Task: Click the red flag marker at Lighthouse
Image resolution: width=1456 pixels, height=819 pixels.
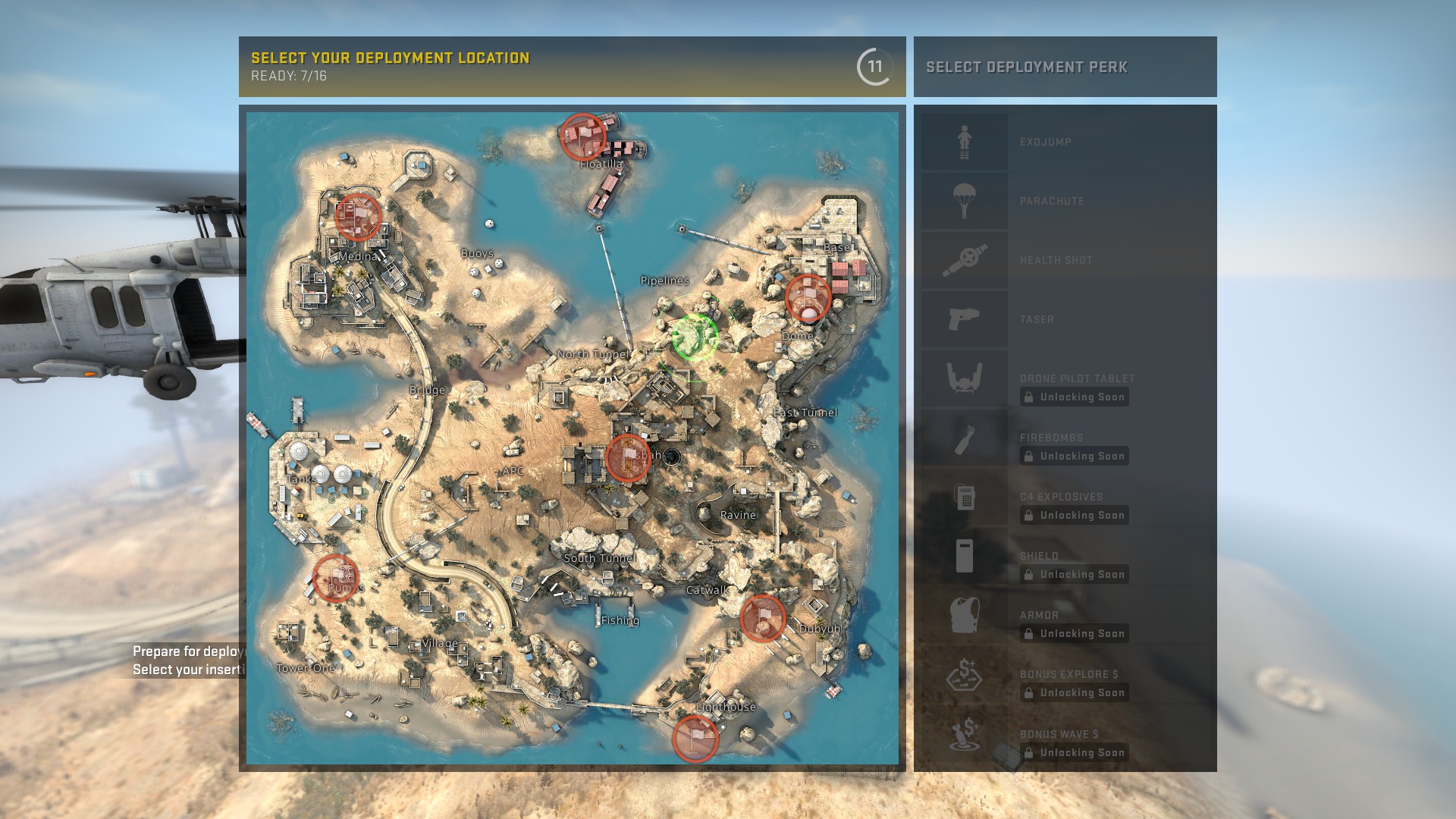Action: (x=695, y=738)
